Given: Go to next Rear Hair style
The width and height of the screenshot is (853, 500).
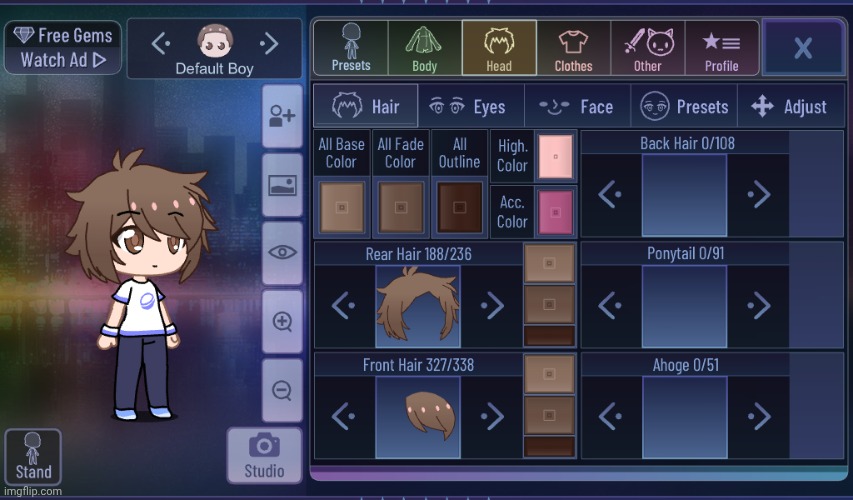Looking at the screenshot, I should [491, 305].
